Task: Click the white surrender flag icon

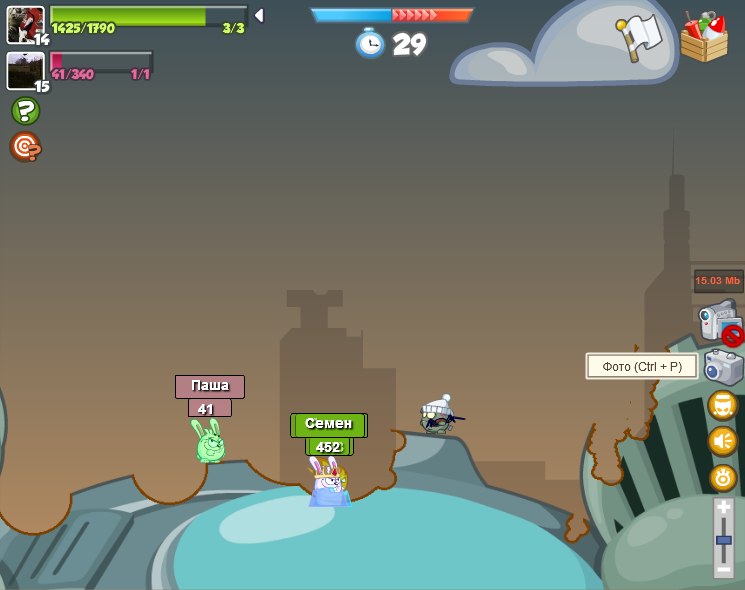Action: [641, 37]
